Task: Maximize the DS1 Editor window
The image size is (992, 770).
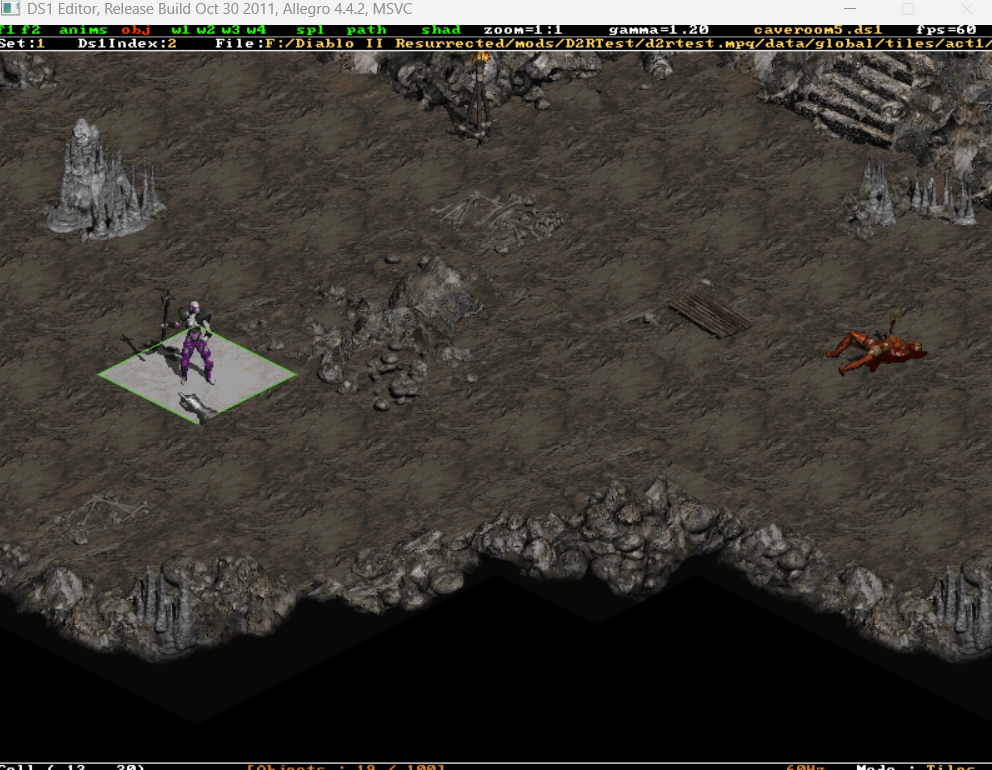Action: click(908, 10)
